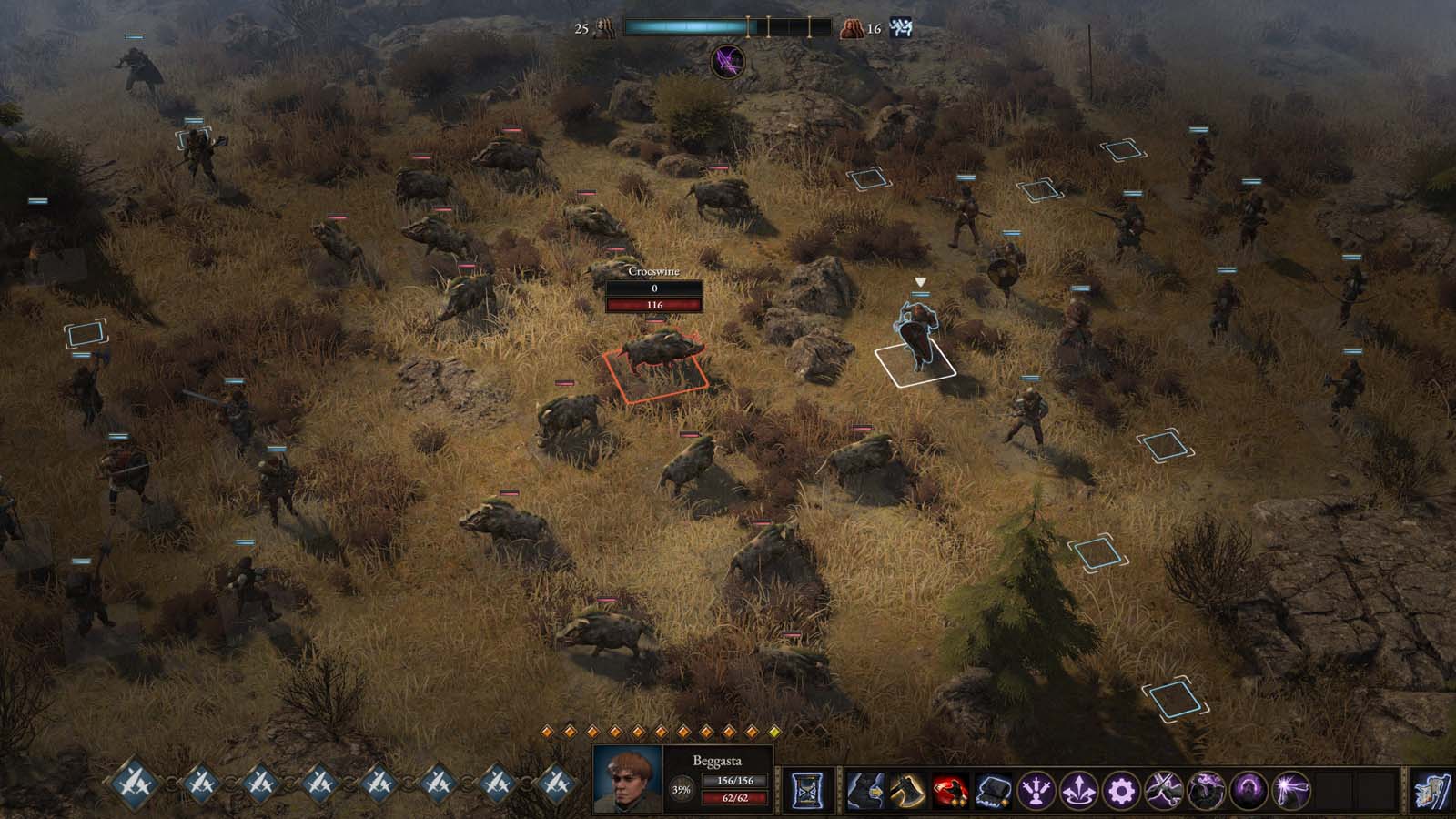Image resolution: width=1456 pixels, height=819 pixels.
Task: Click the crossed-swords combat icon at top right
Action: [x=900, y=28]
